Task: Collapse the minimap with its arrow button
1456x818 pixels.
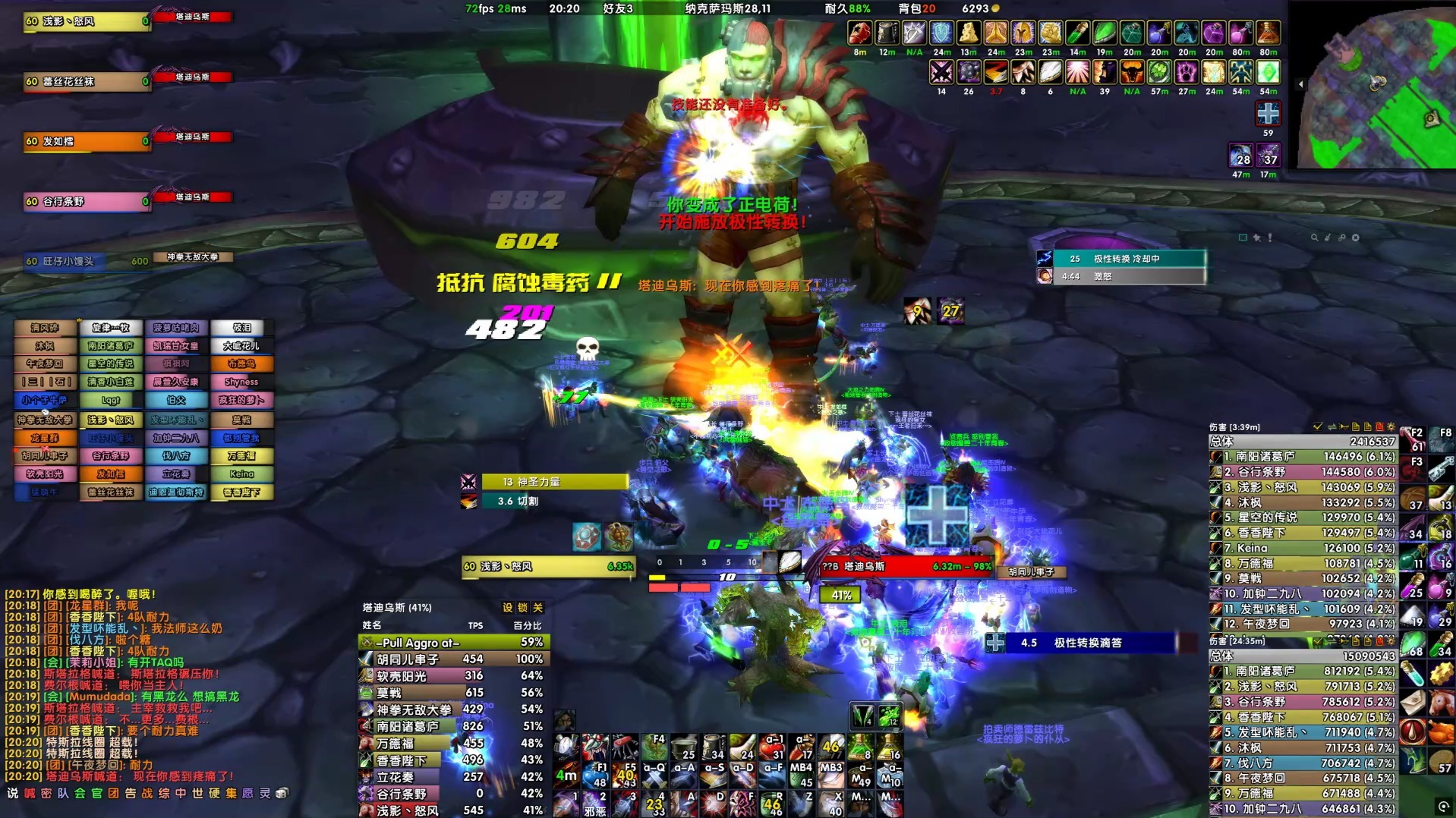Action: (1300, 84)
